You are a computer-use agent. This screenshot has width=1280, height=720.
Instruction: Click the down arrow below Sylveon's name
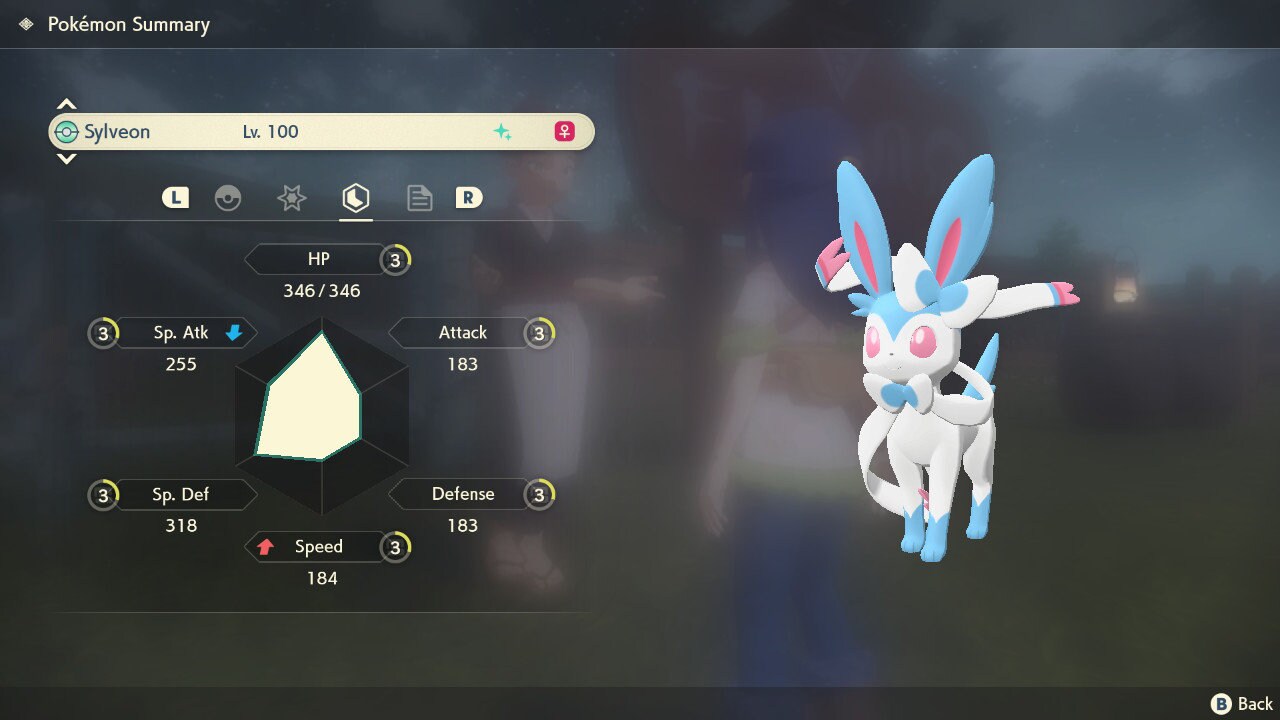(66, 158)
